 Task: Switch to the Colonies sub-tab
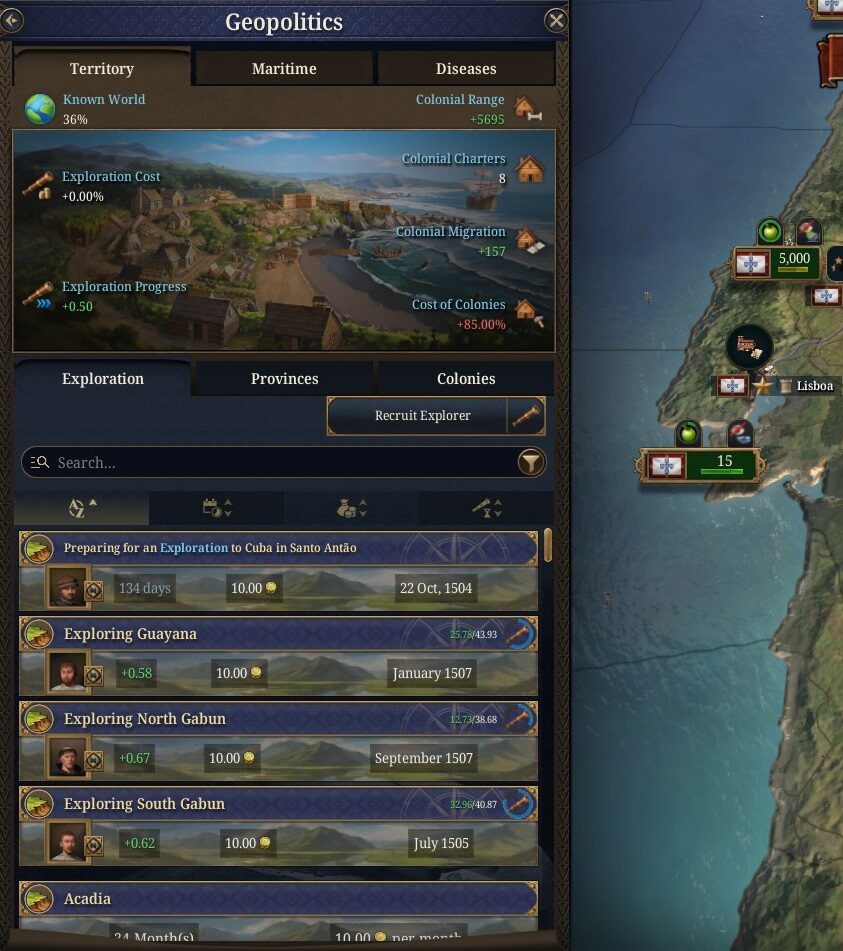tap(466, 379)
